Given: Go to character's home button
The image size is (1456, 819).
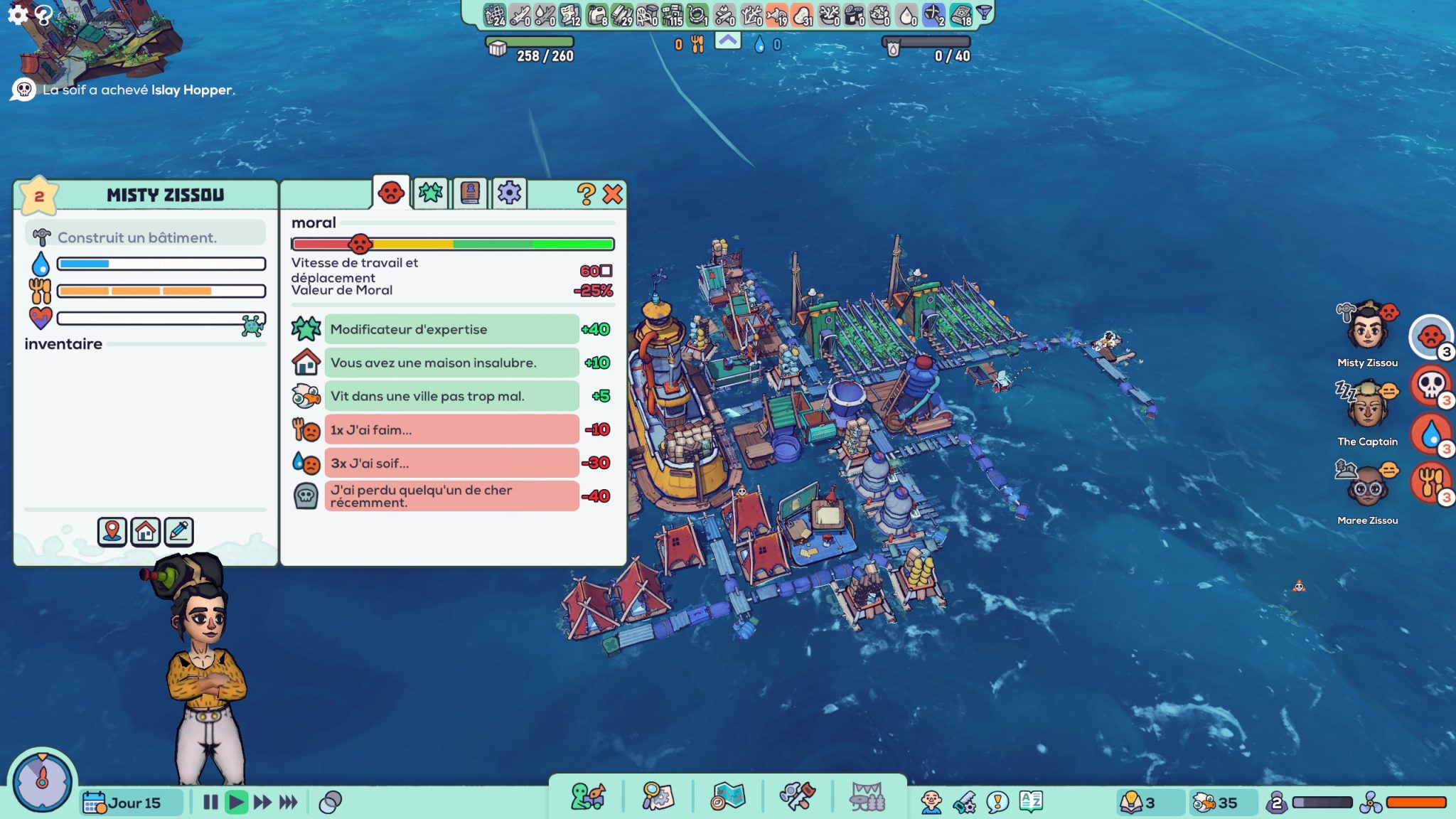Looking at the screenshot, I should (x=146, y=531).
